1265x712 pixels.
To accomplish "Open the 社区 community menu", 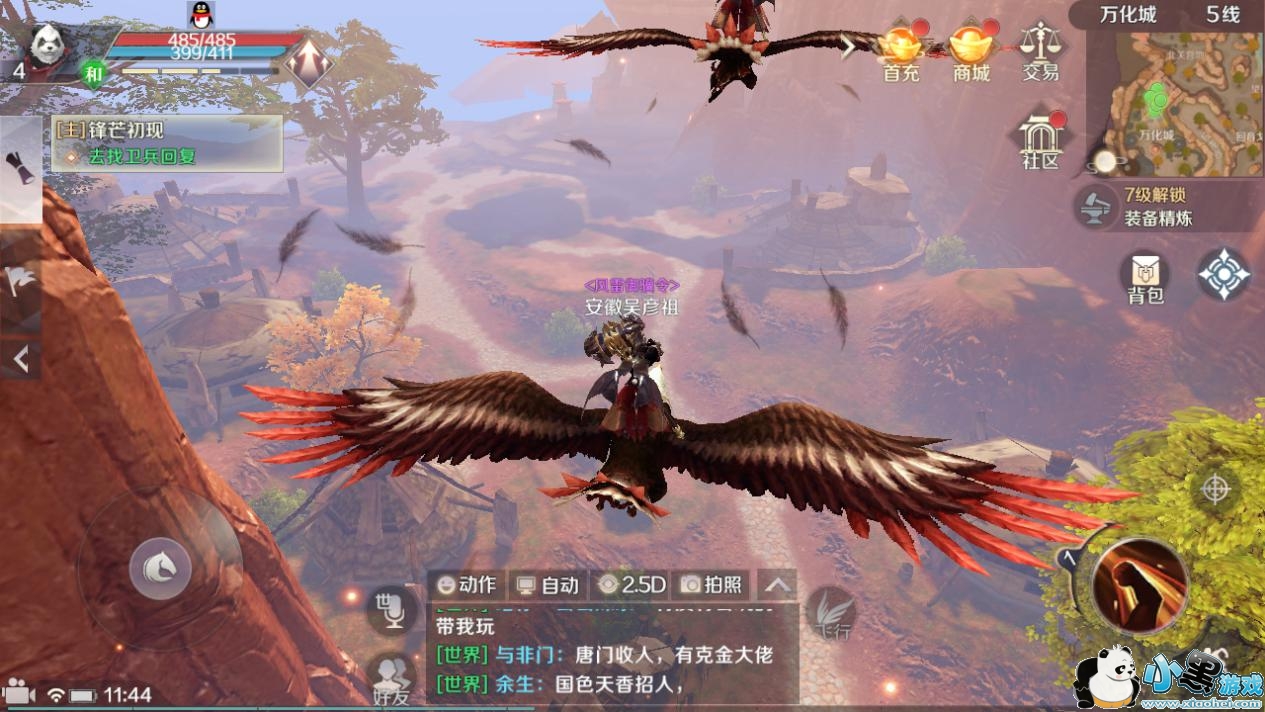I will [x=1040, y=143].
